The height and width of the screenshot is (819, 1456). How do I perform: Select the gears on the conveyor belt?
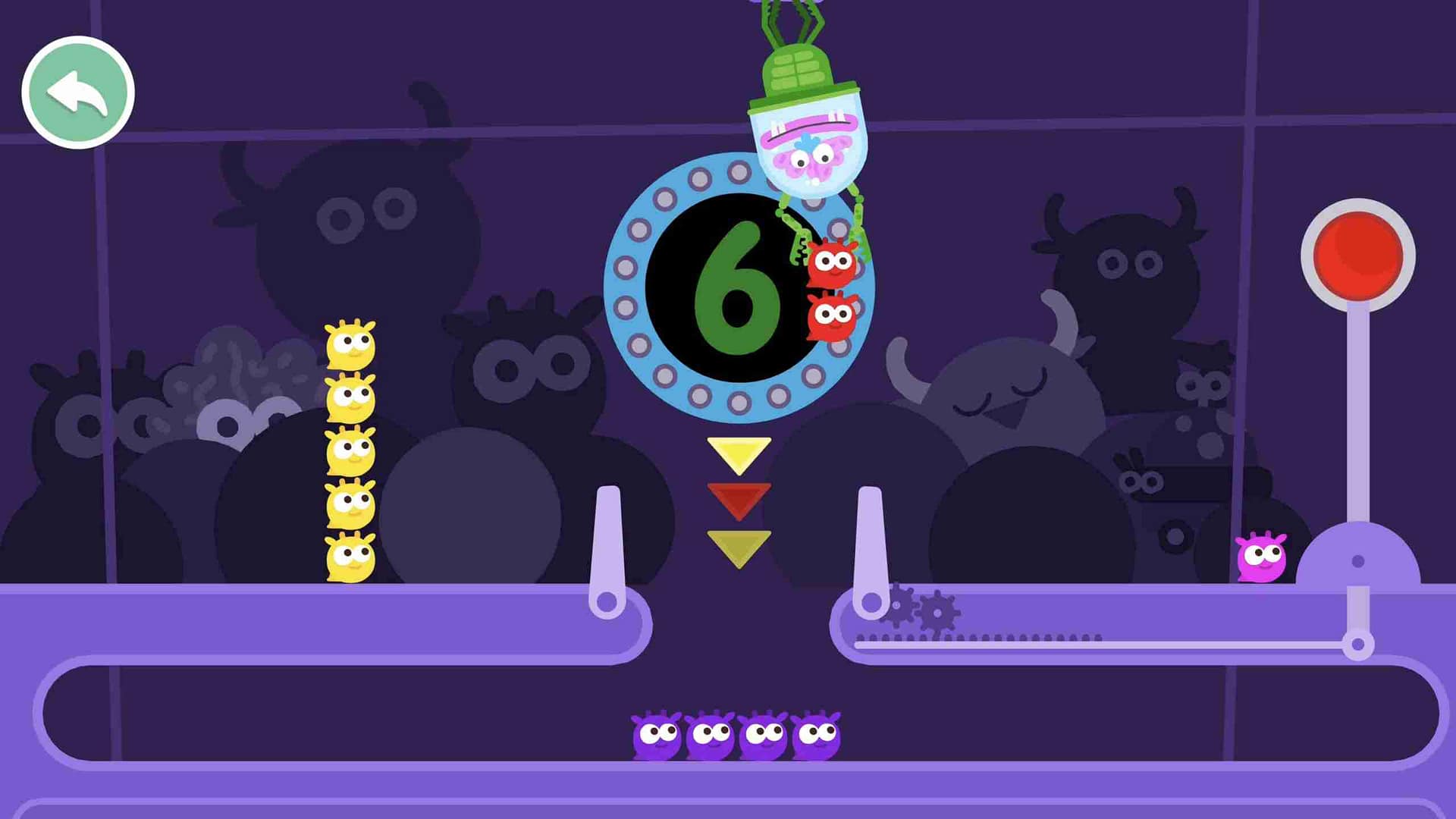click(x=918, y=607)
